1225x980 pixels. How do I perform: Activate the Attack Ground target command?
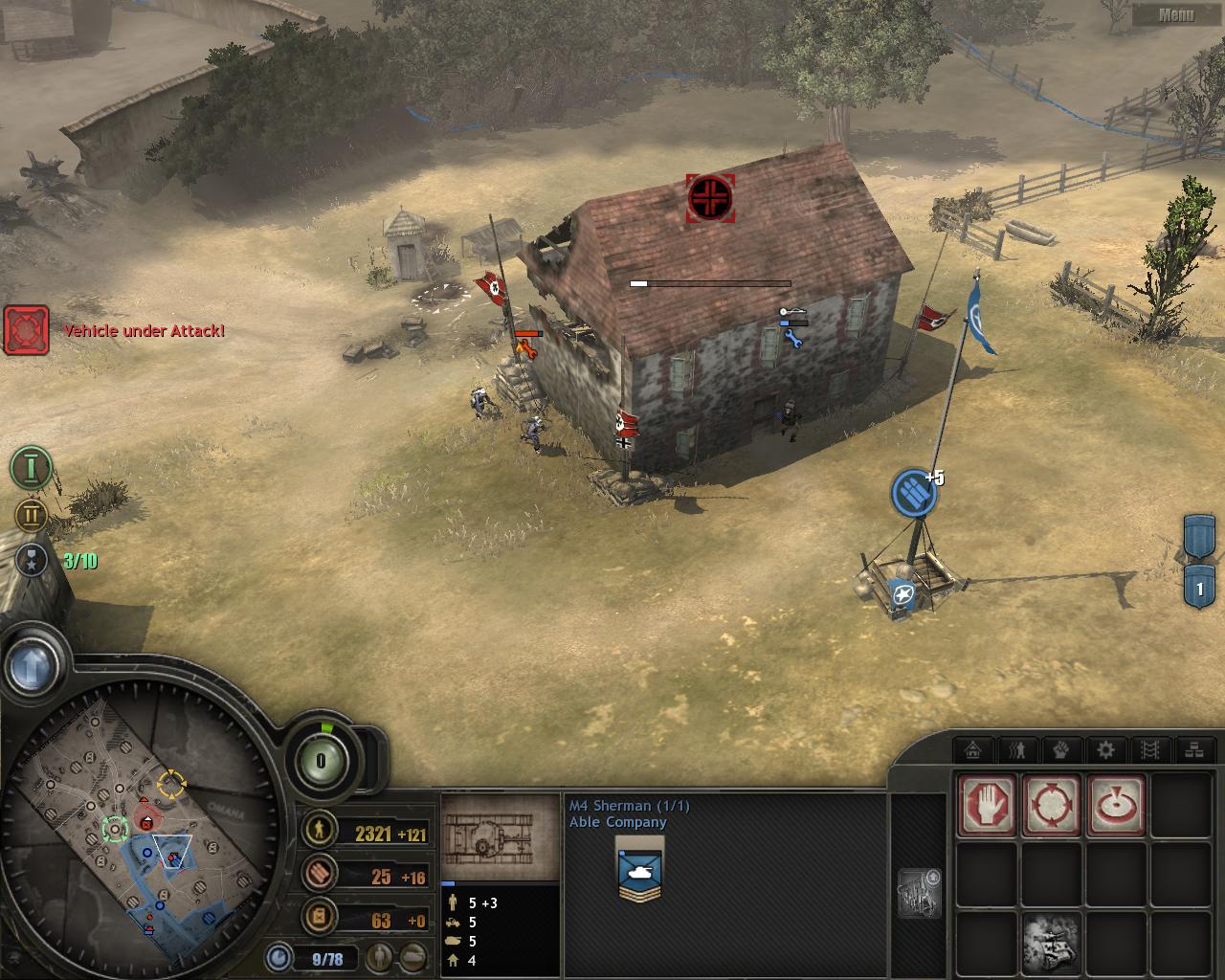click(1116, 806)
